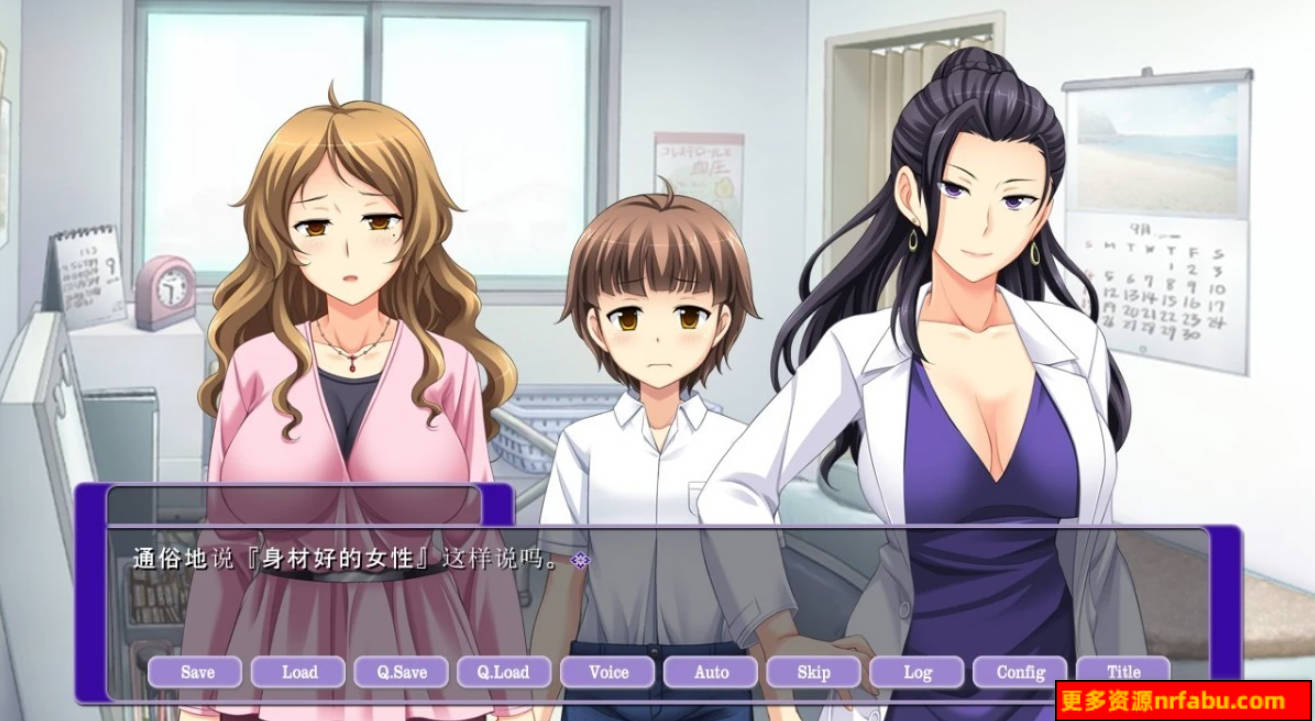
Task: Perform a quick save with Q.Save
Action: 401,672
